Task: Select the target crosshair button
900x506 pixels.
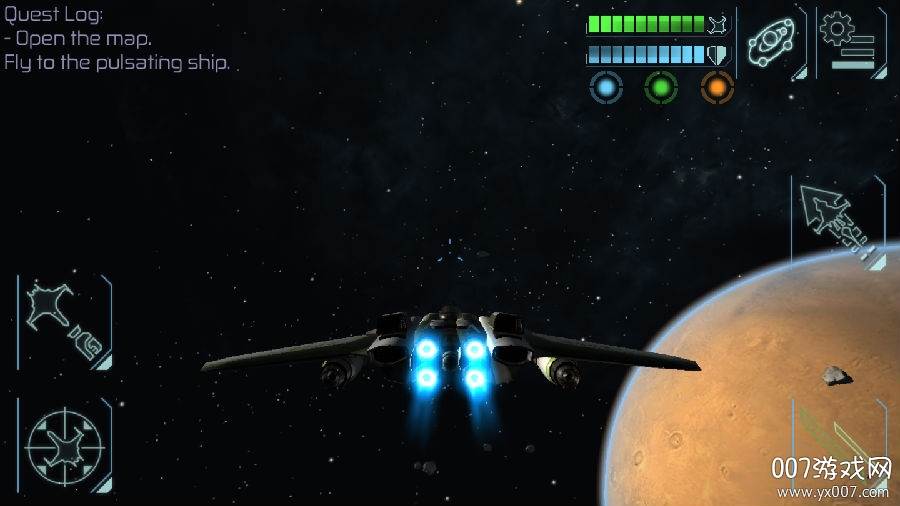Action: click(x=63, y=444)
